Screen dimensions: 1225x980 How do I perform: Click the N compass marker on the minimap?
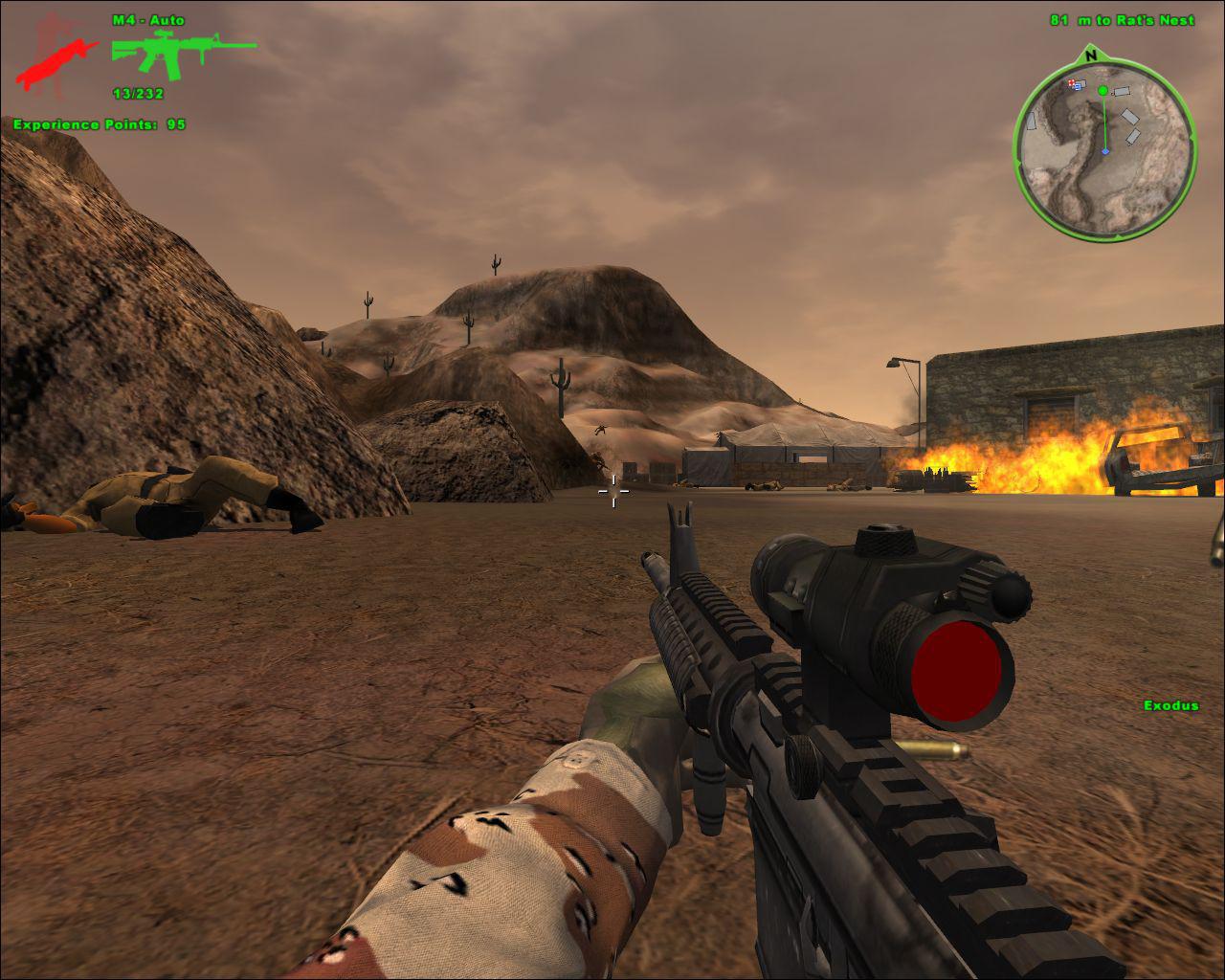coord(1090,56)
